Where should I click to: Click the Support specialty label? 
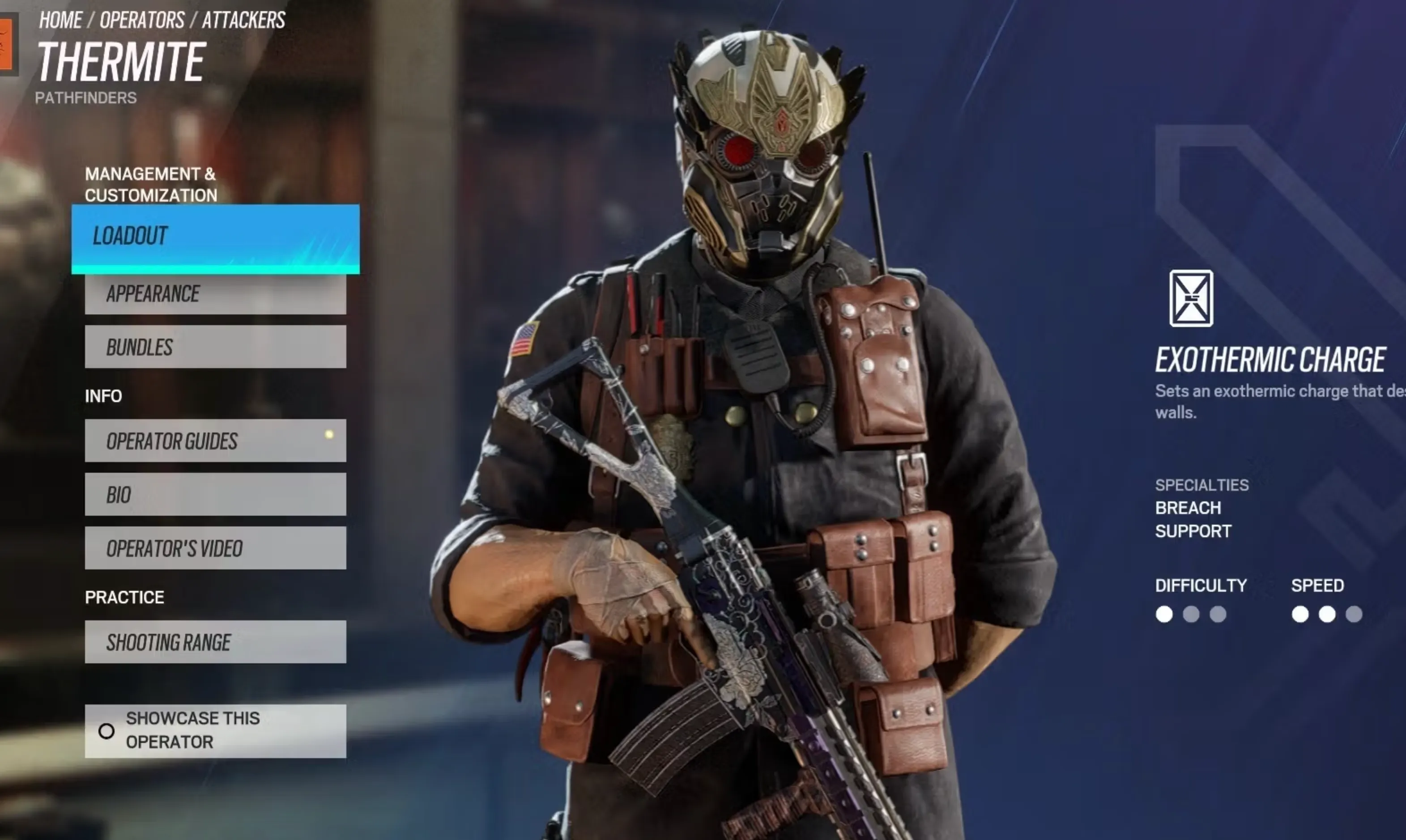point(1193,531)
